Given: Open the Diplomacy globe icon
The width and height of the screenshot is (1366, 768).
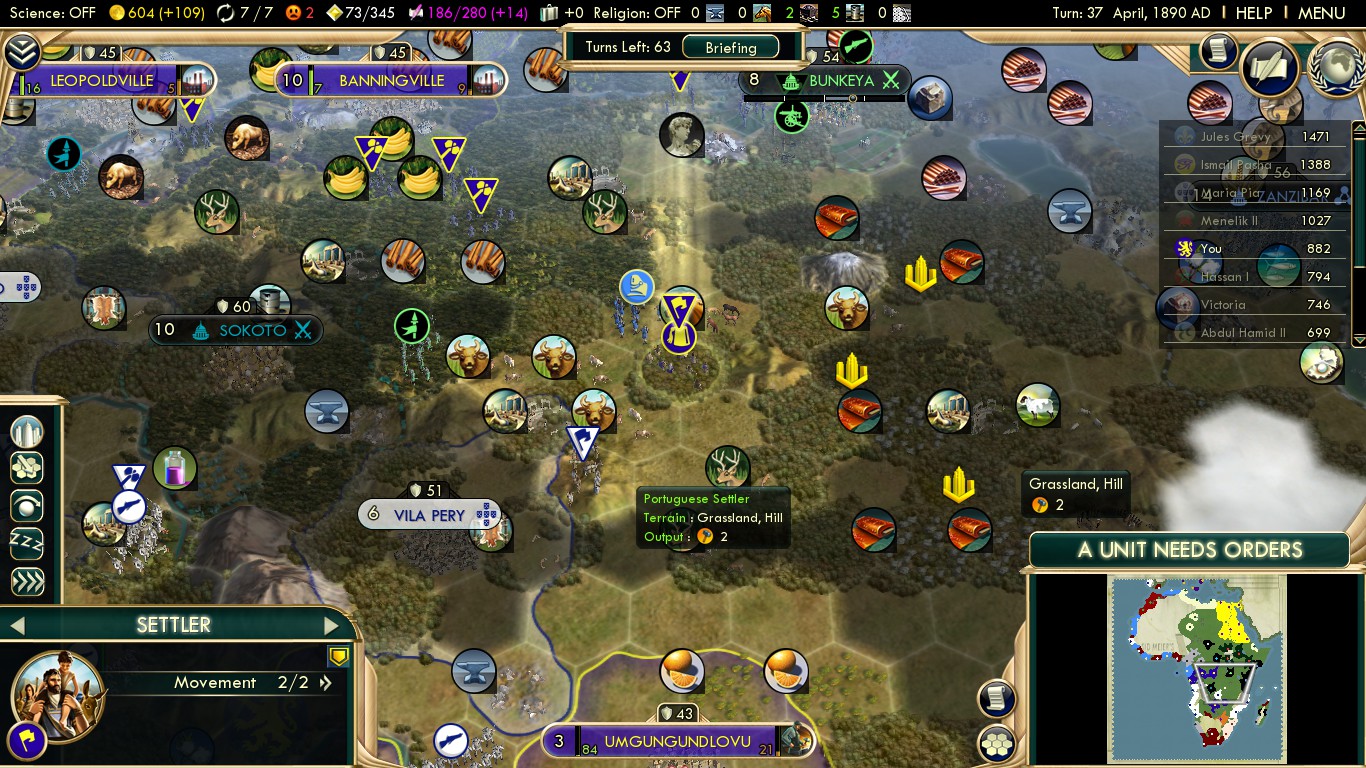Looking at the screenshot, I should tap(1336, 66).
